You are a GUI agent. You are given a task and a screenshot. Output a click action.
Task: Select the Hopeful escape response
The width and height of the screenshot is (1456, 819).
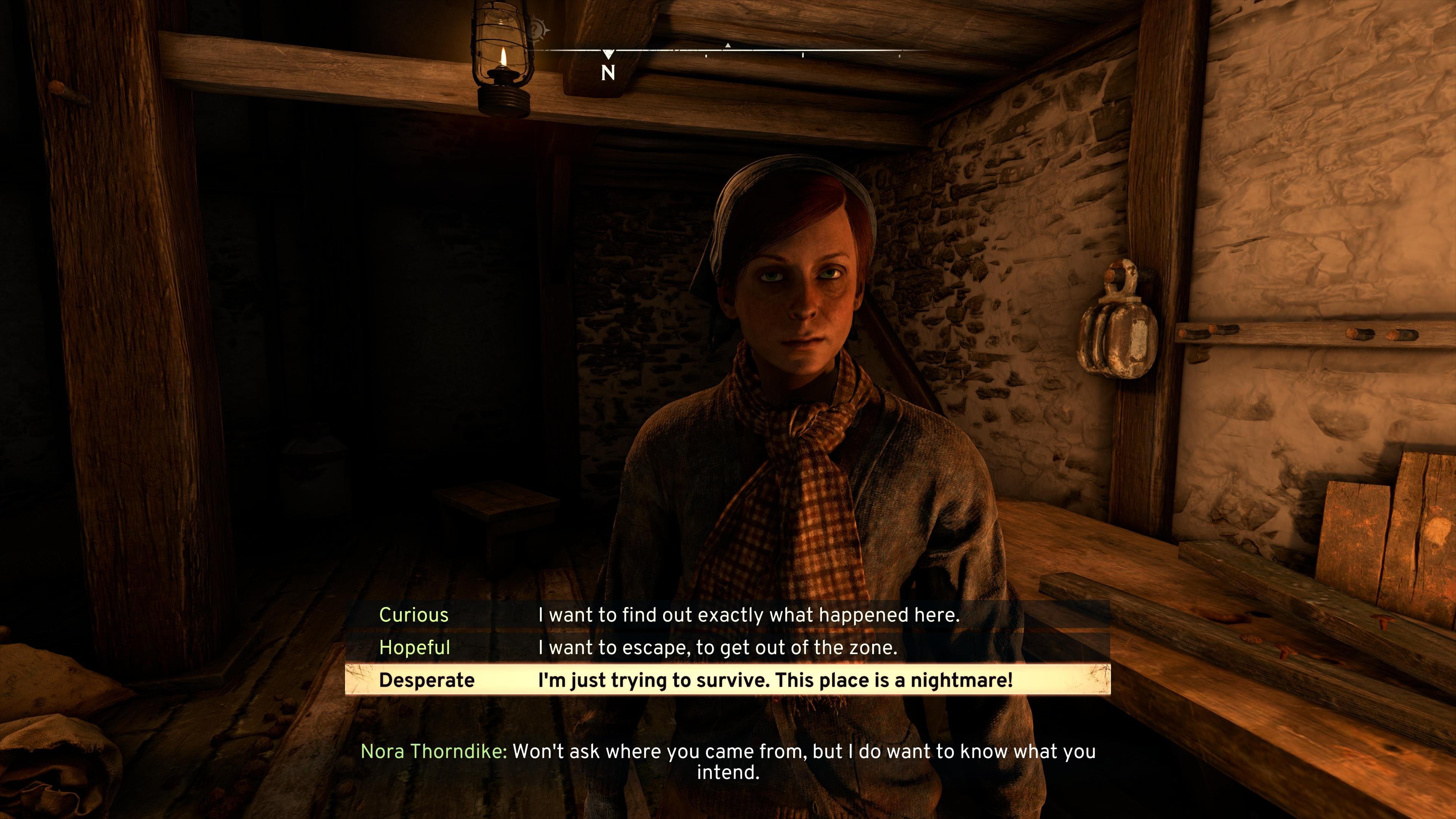727,647
